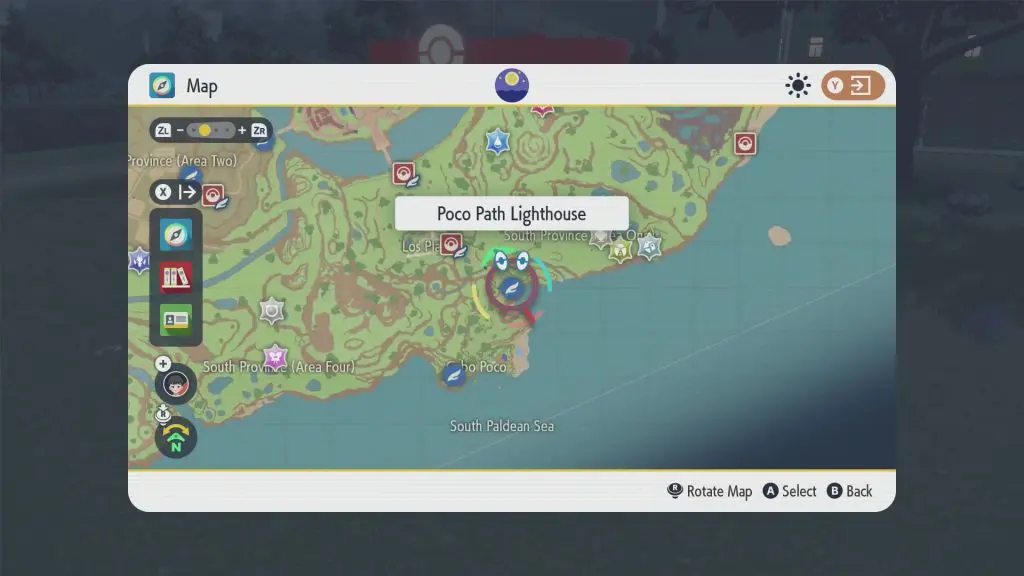Click the orange exit map button
Screen dimensions: 1024x576
853,86
